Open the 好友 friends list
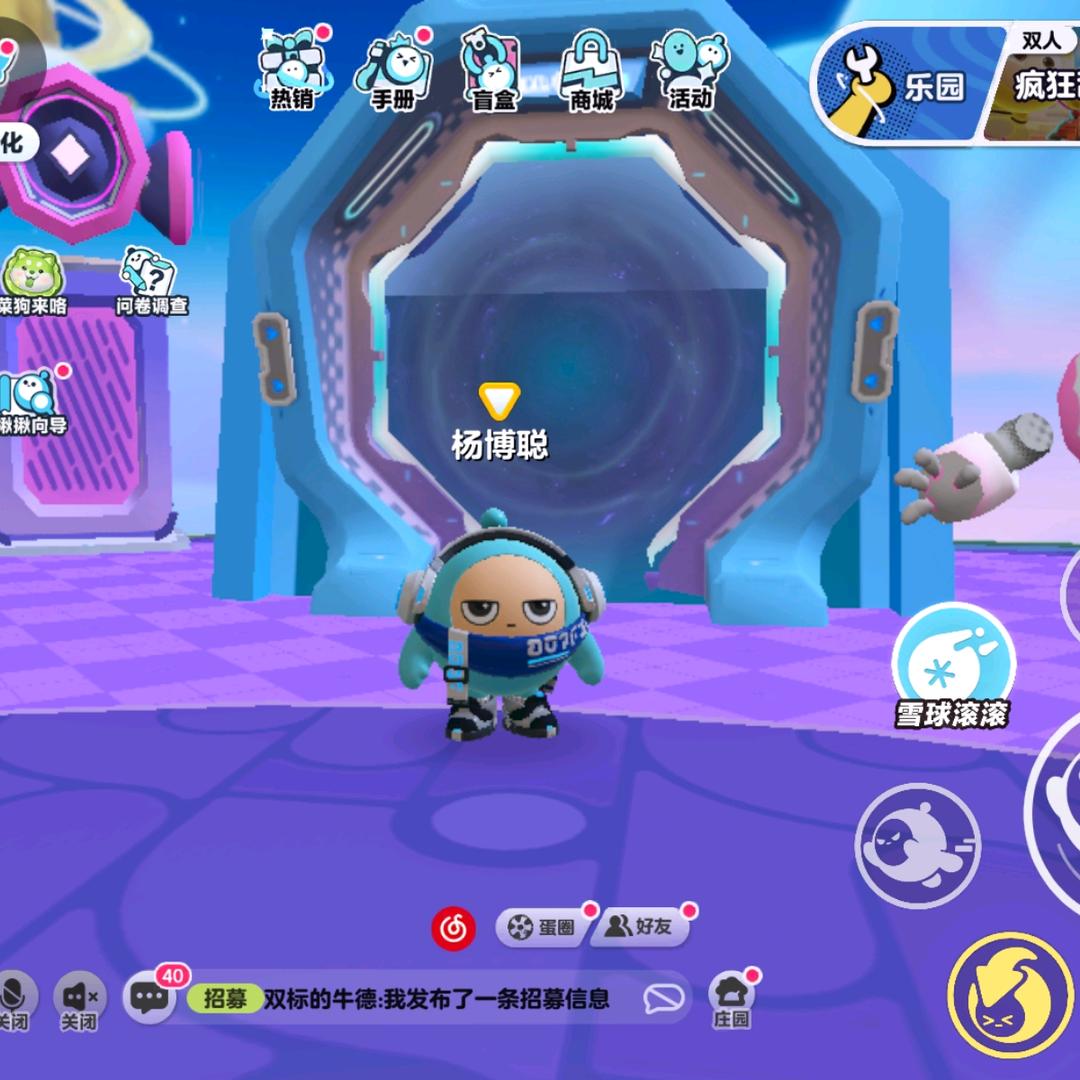This screenshot has width=1080, height=1080. (x=641, y=928)
